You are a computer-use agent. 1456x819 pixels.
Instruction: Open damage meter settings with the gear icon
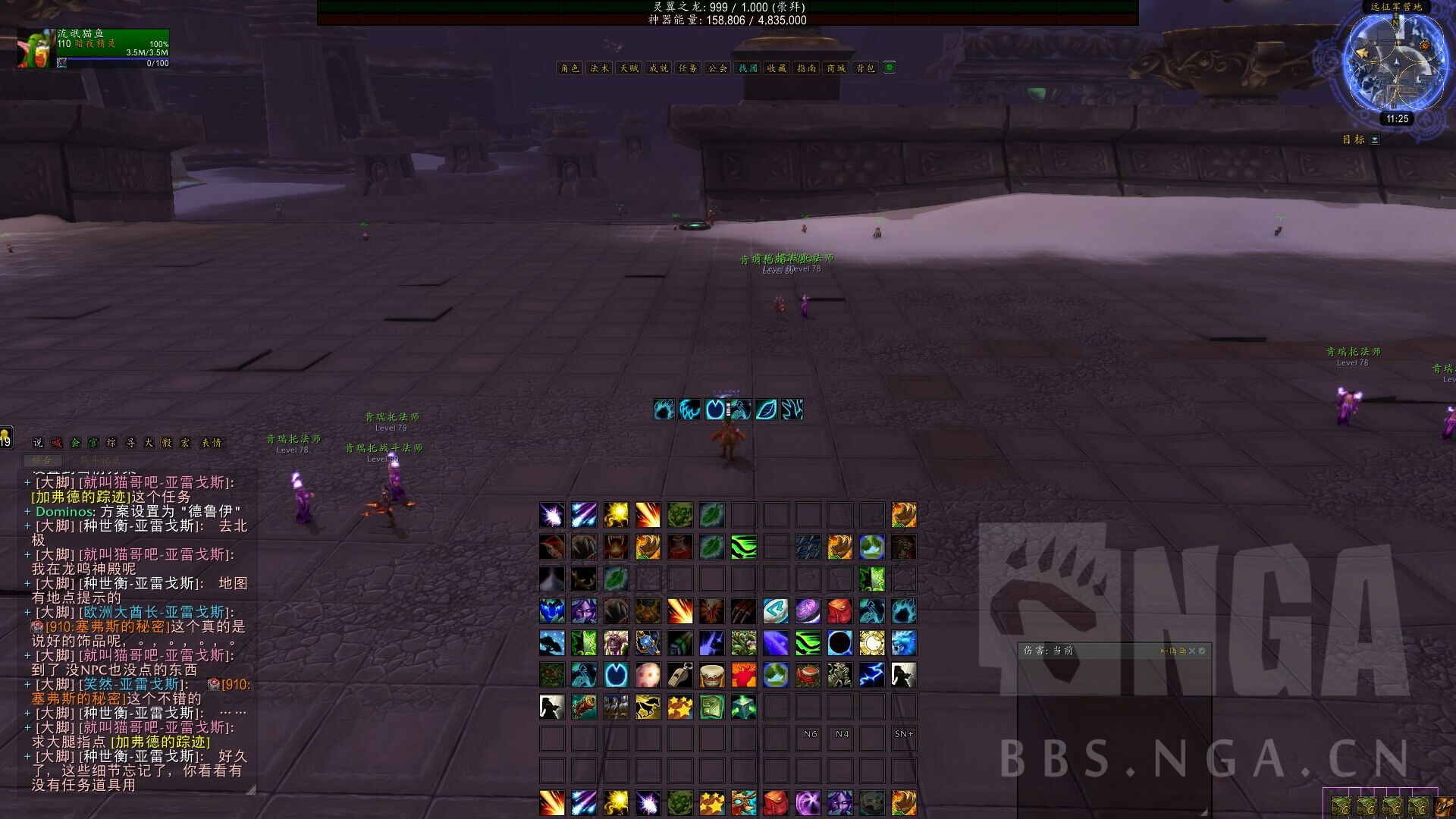(x=1202, y=651)
